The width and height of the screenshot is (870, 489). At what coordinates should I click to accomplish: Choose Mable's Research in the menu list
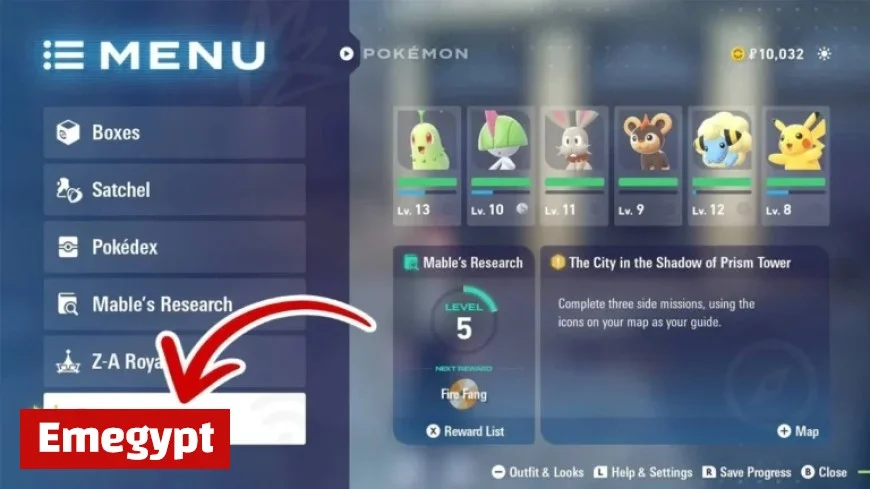coord(174,304)
